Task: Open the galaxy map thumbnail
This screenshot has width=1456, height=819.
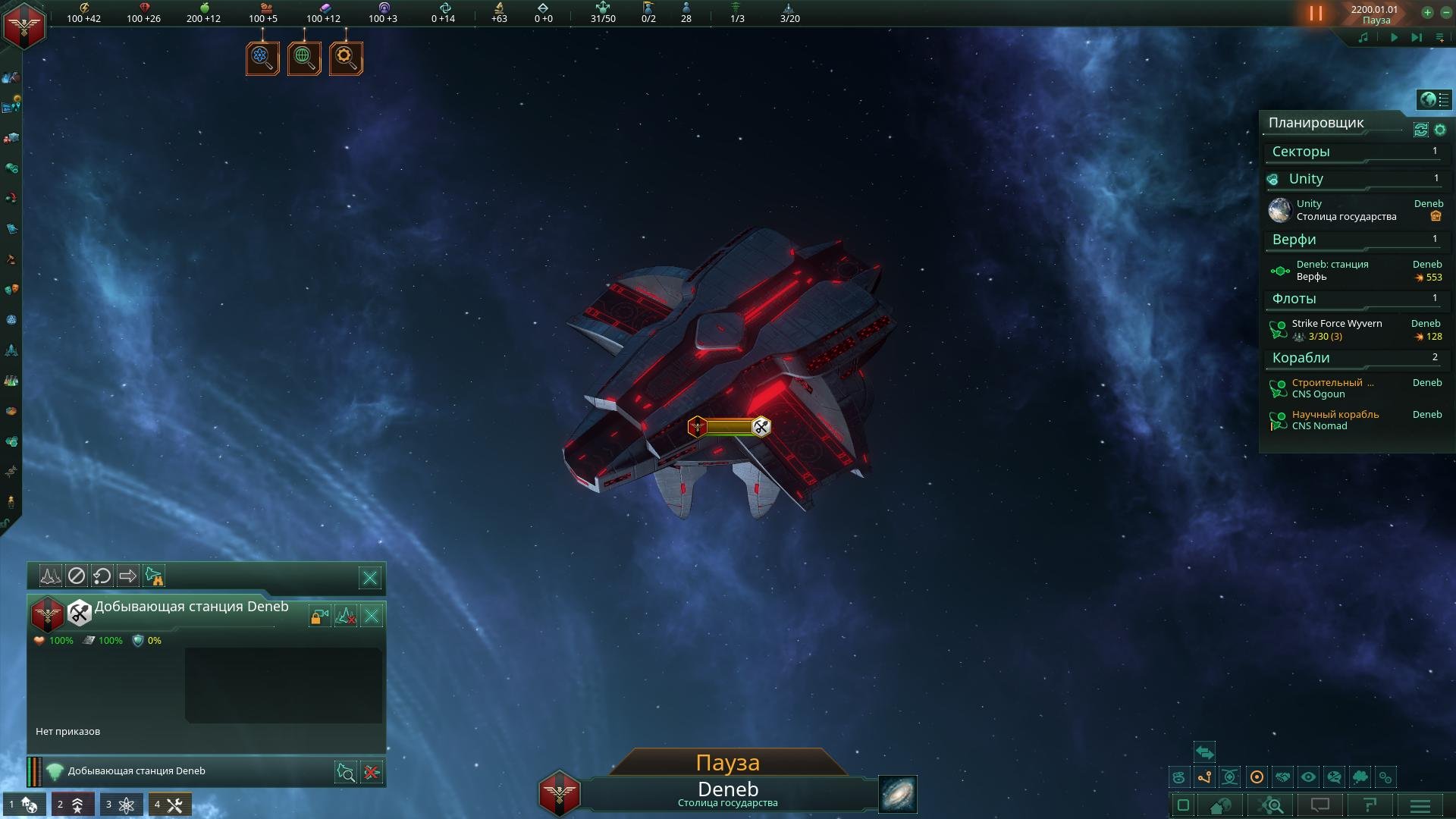Action: [898, 794]
